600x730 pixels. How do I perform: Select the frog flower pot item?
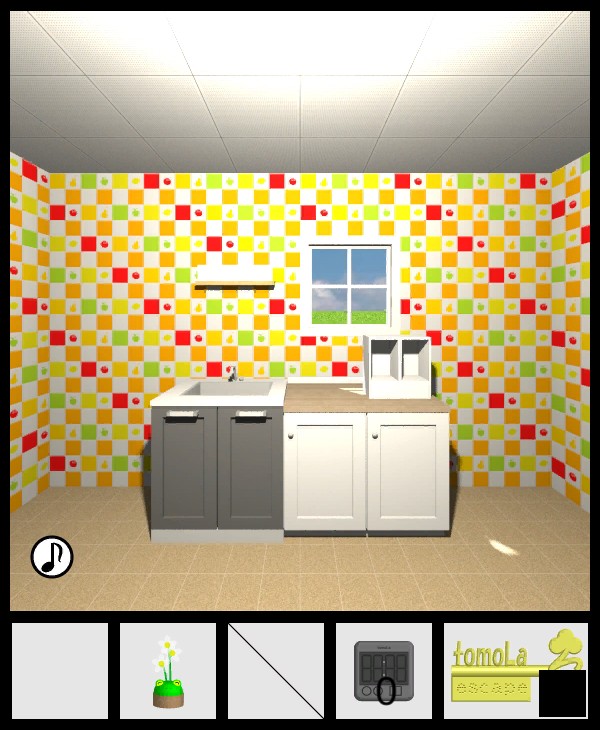[x=168, y=671]
